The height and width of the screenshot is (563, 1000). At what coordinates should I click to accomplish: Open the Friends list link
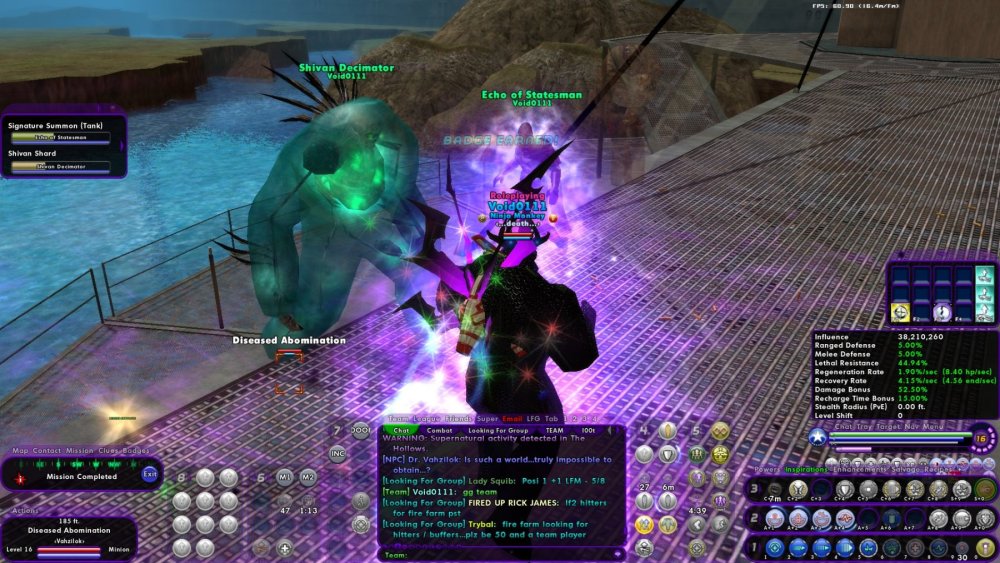456,419
